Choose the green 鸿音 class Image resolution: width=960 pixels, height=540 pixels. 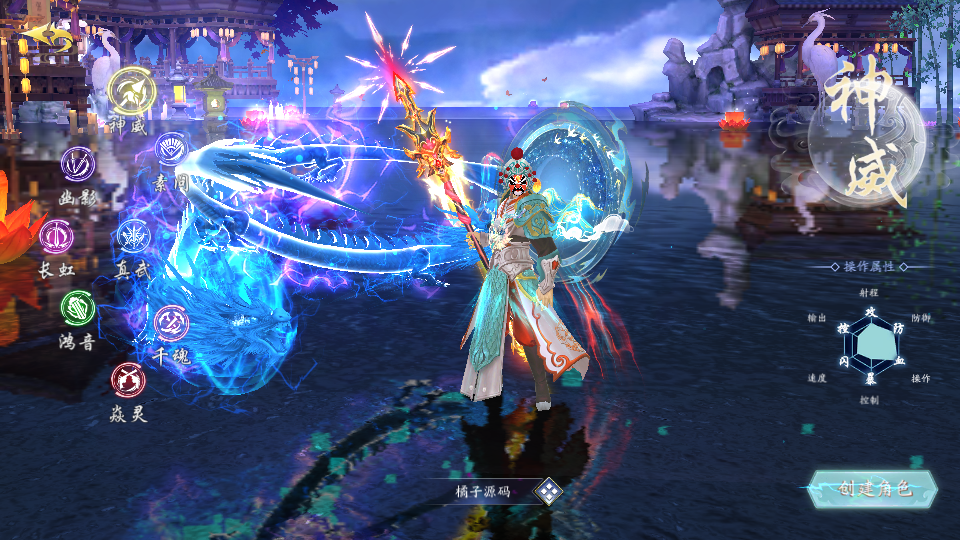(77, 307)
